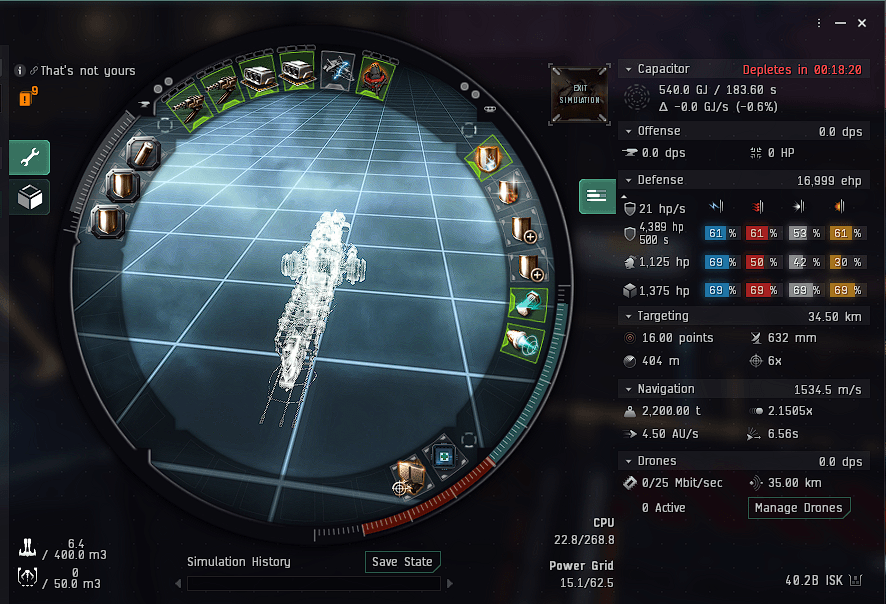Collapse the Targeting section header

pos(628,317)
